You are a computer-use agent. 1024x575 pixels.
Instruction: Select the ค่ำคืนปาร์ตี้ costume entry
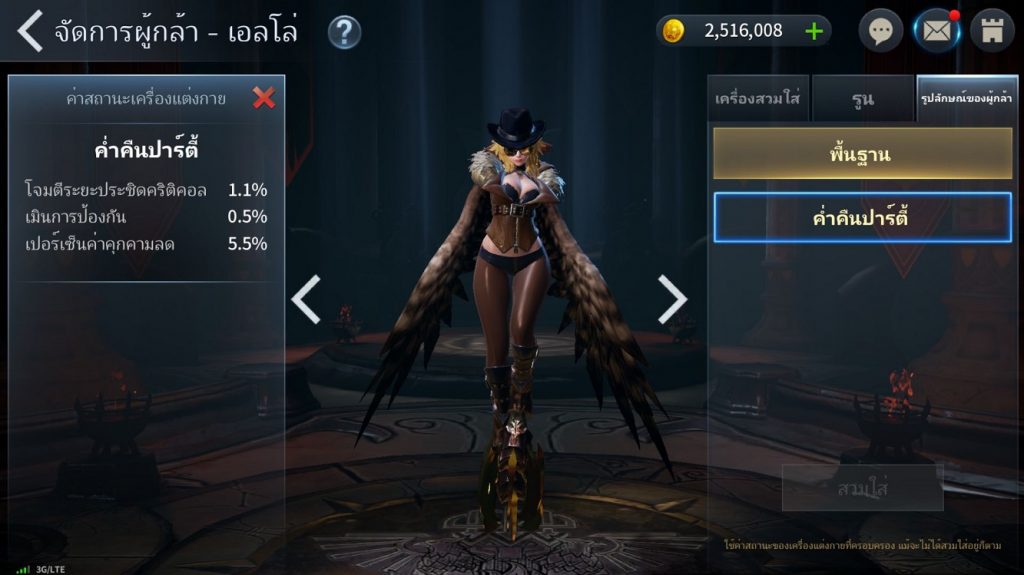(x=862, y=218)
